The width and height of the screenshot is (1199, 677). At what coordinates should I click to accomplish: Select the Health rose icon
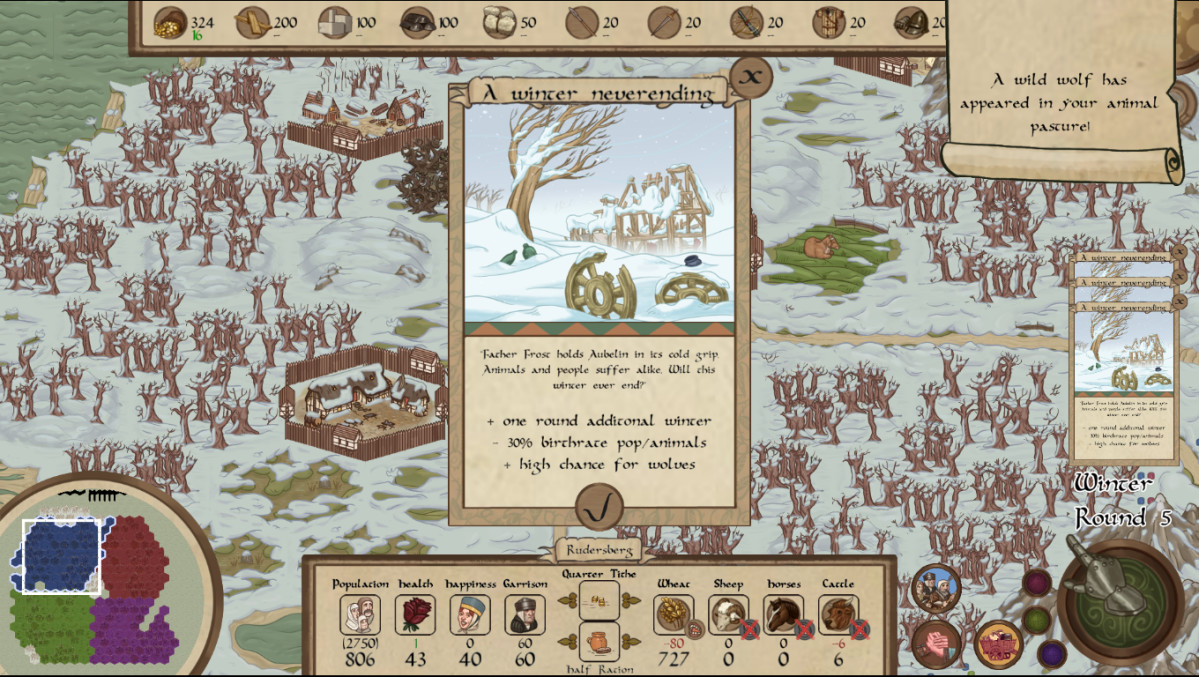pos(415,614)
